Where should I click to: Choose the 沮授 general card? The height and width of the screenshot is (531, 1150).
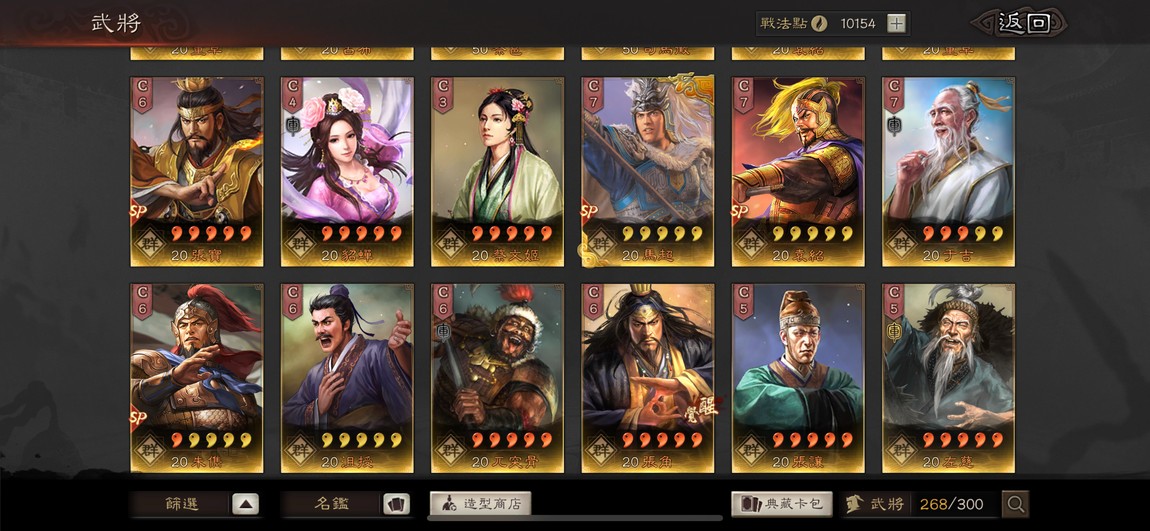point(347,377)
